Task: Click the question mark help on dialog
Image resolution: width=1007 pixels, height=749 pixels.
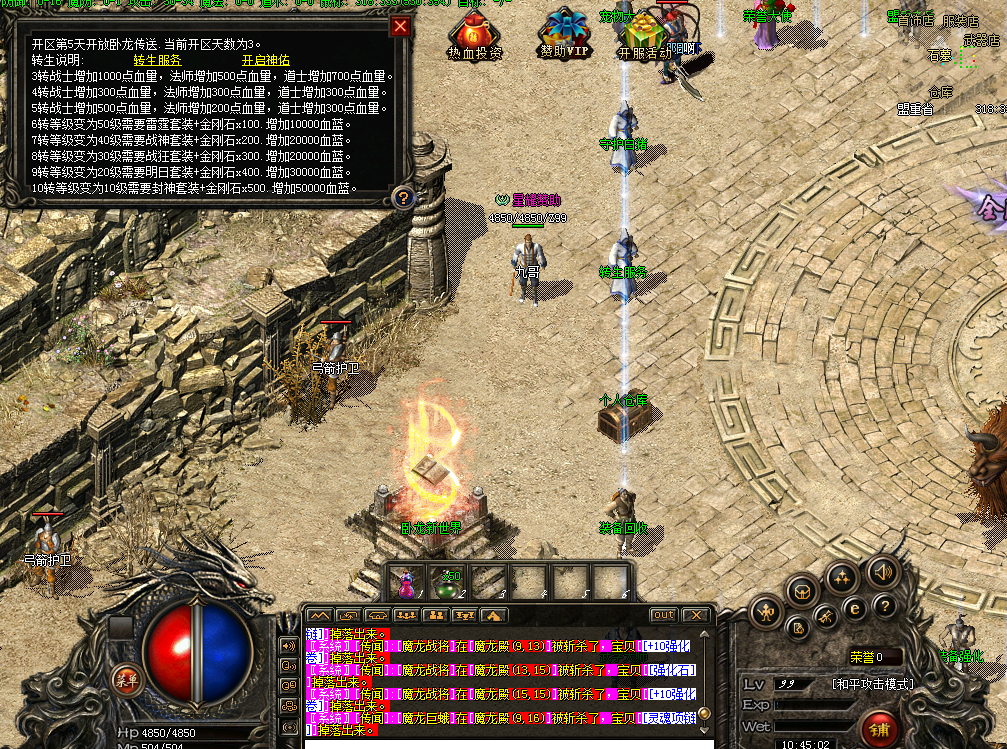Action: tap(402, 197)
